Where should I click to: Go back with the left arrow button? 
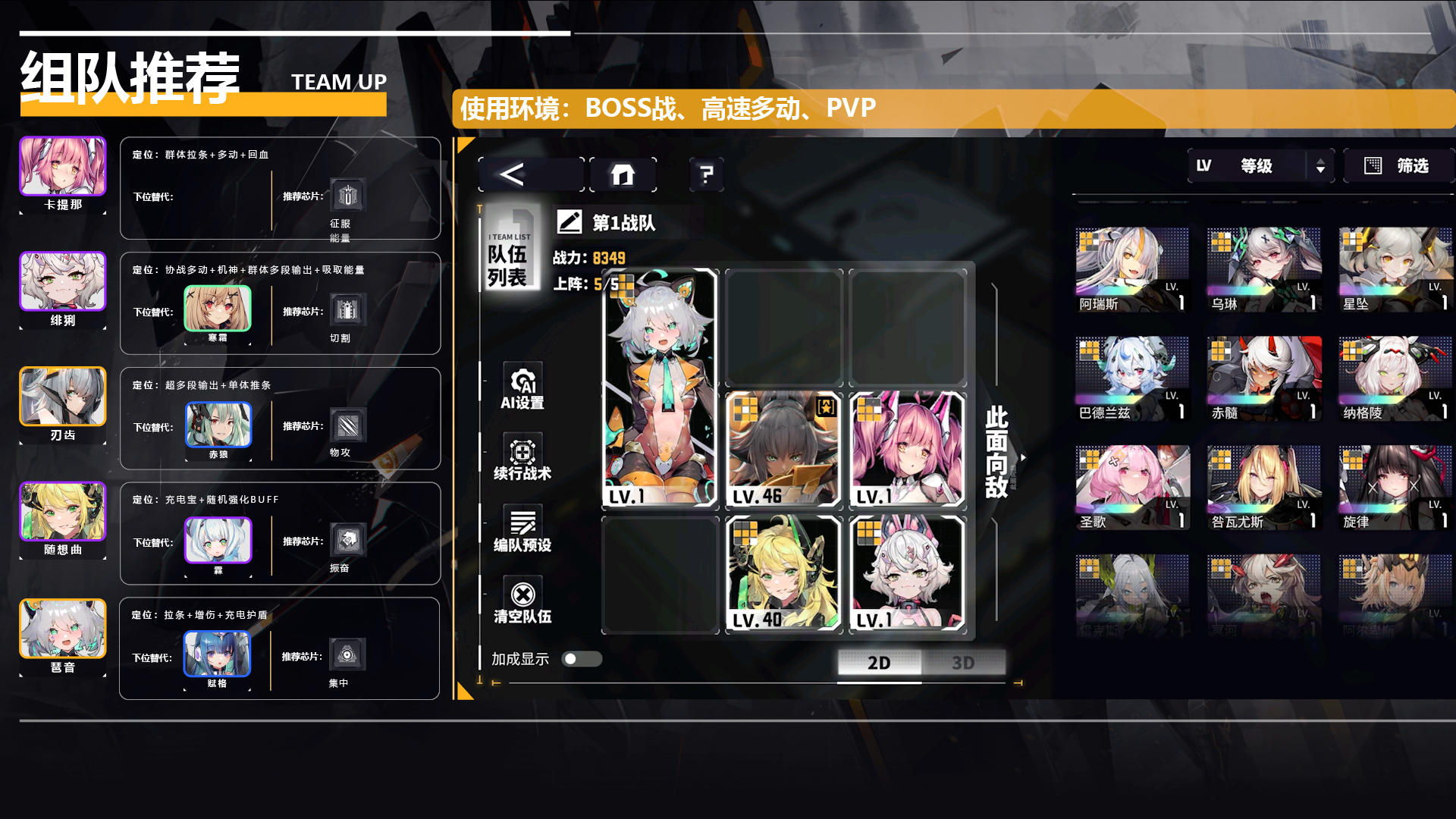point(530,175)
